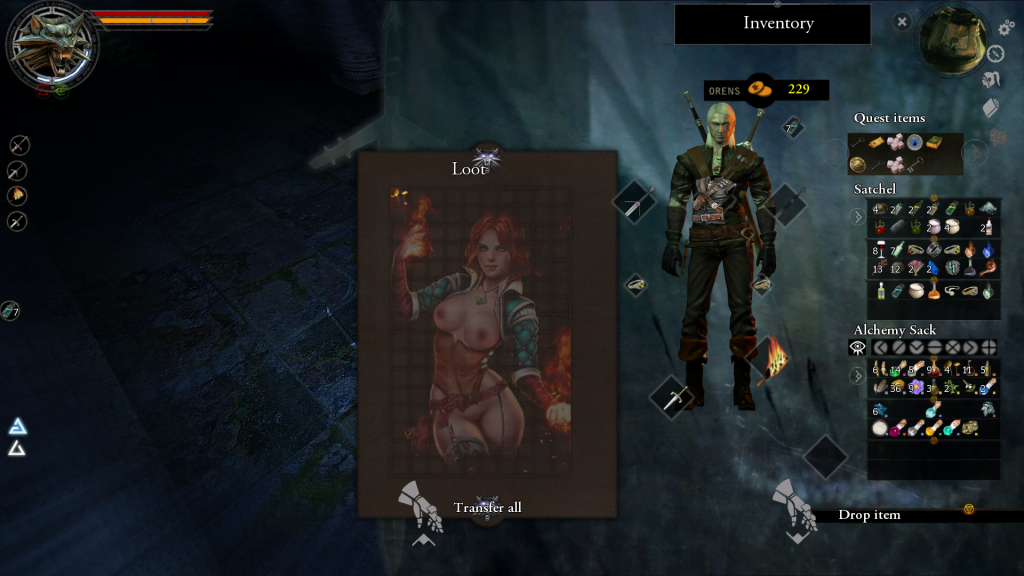Viewport: 1024px width, 576px height.
Task: Close the inventory with the X button
Action: (902, 21)
